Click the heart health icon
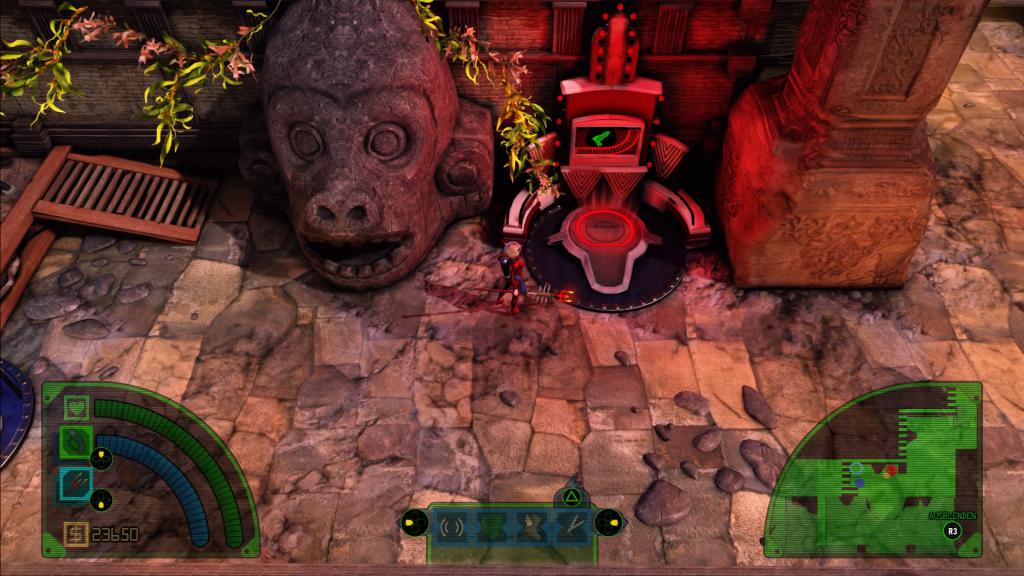 pos(77,408)
